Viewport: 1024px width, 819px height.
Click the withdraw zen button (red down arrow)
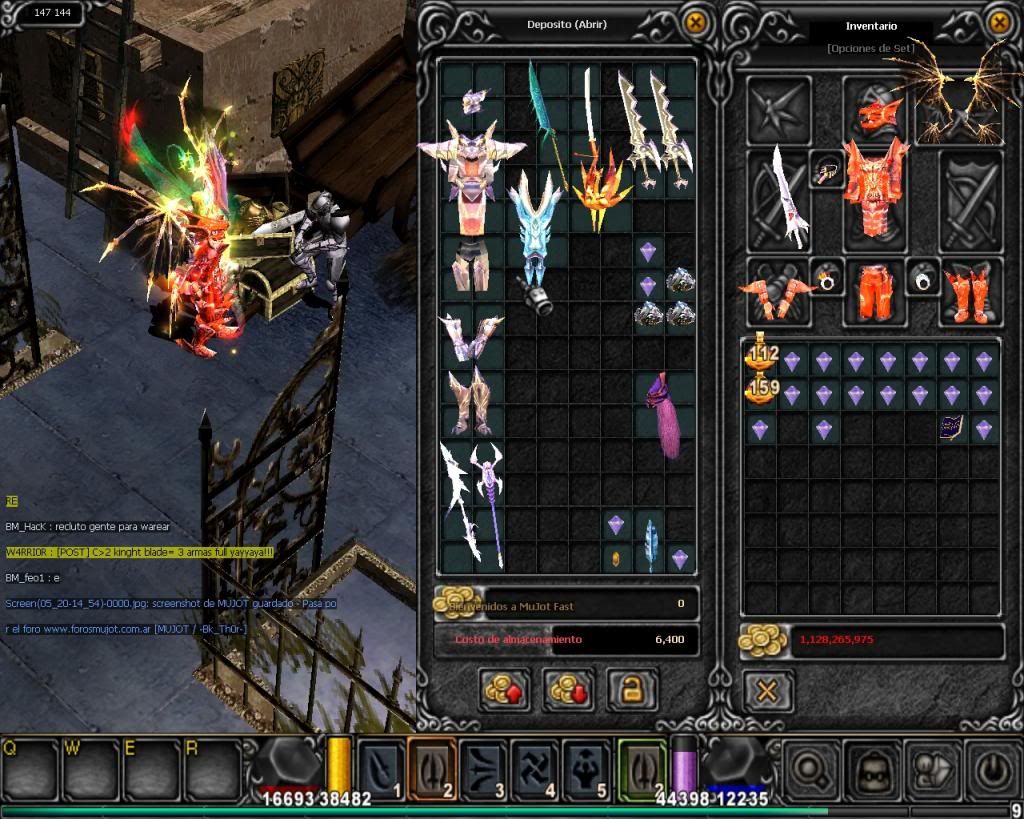click(x=568, y=689)
